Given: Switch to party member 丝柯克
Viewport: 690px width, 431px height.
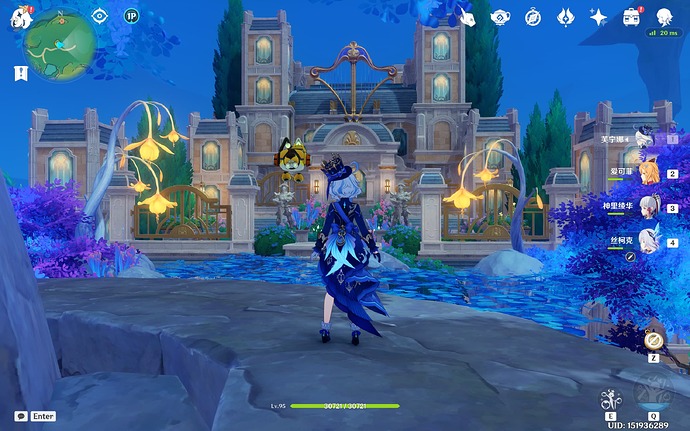Looking at the screenshot, I should pos(649,240).
